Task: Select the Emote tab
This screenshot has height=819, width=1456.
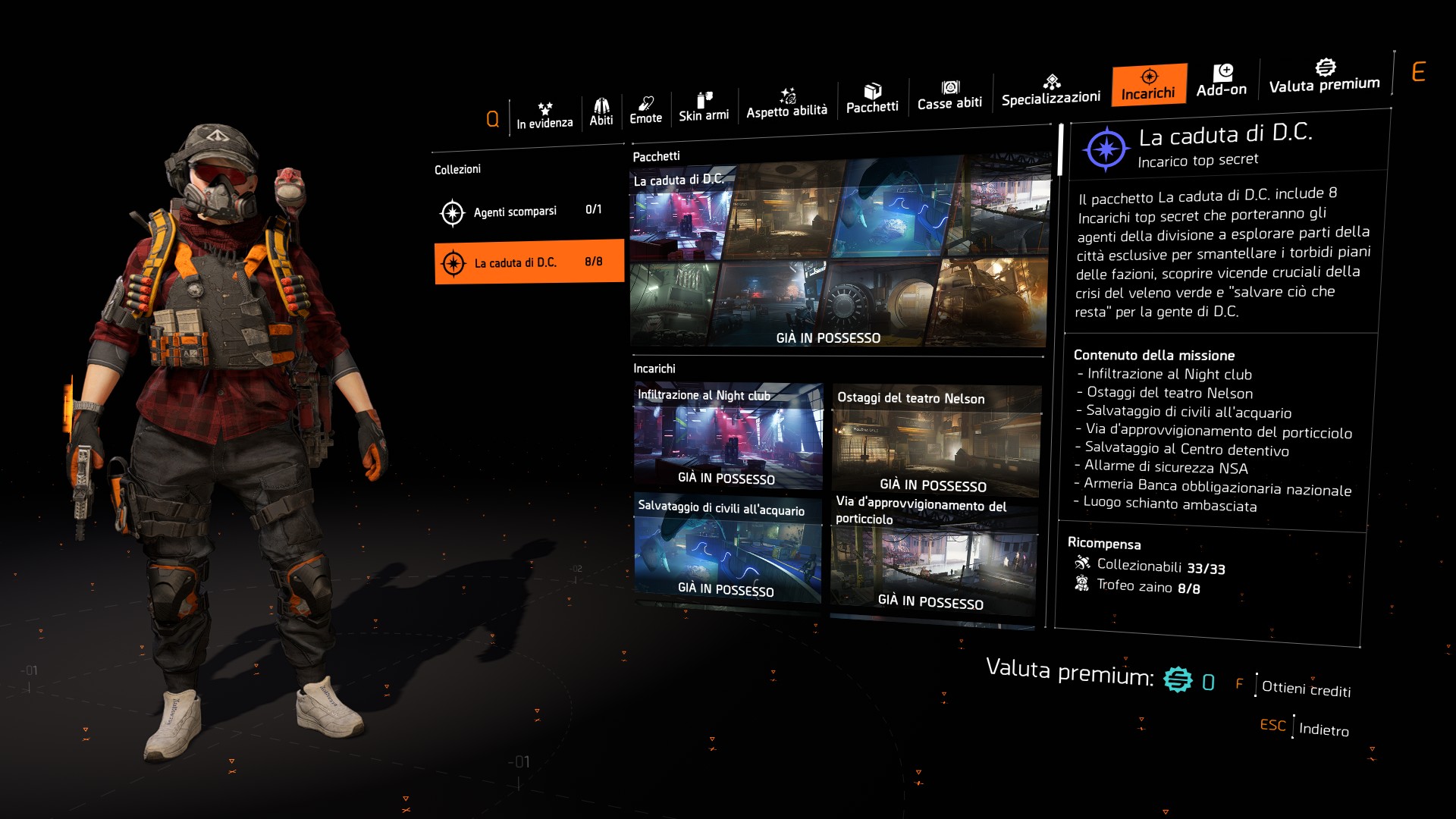Action: (x=645, y=110)
